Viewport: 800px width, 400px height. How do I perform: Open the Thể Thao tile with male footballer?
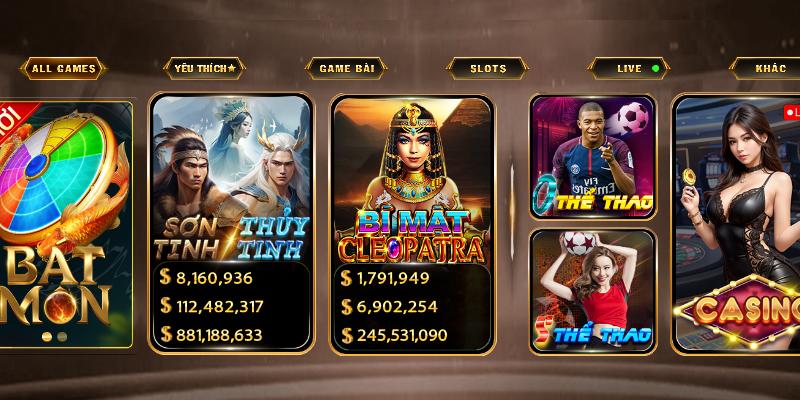[x=592, y=157]
